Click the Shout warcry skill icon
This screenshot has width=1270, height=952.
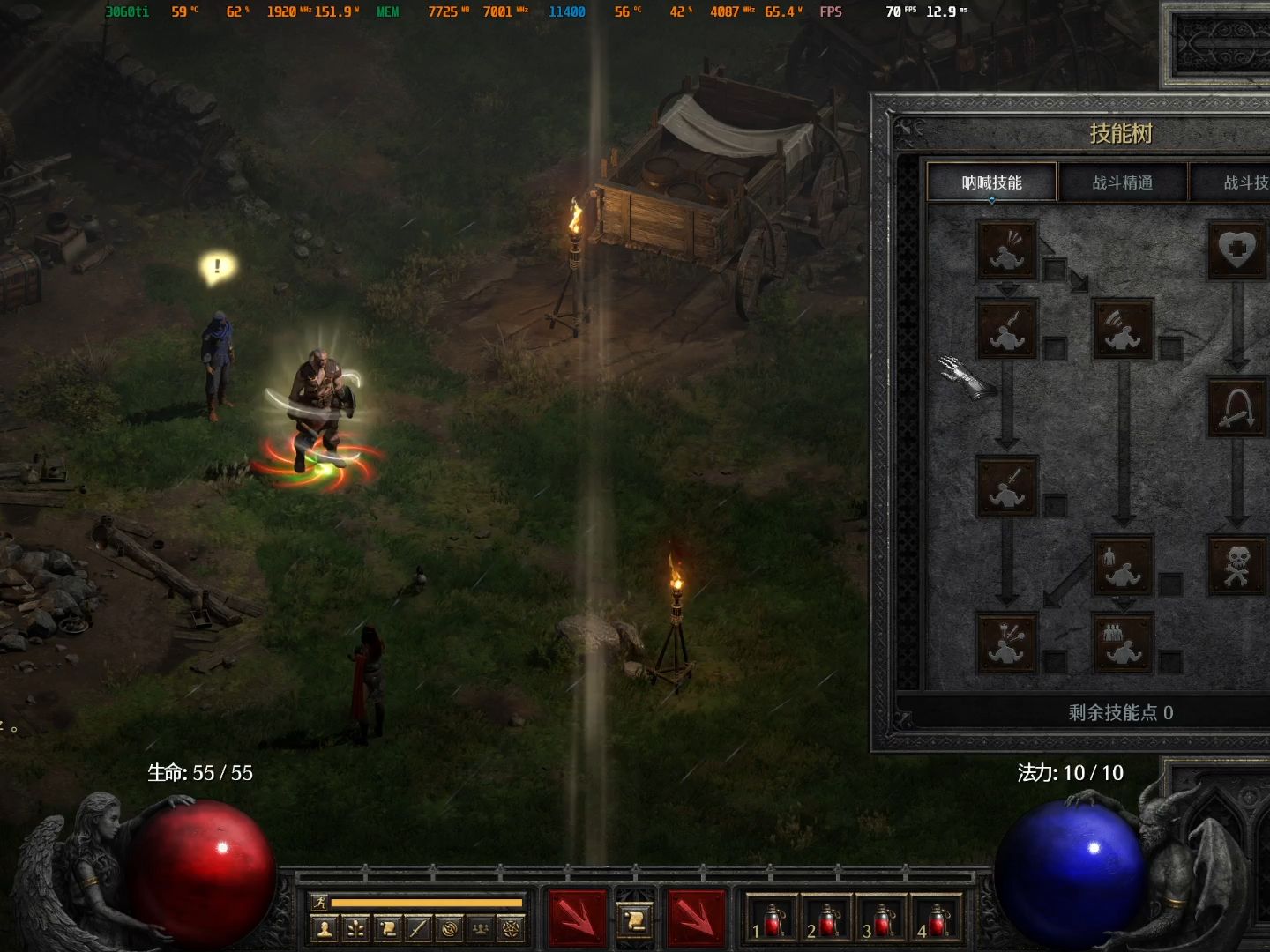pos(1123,329)
